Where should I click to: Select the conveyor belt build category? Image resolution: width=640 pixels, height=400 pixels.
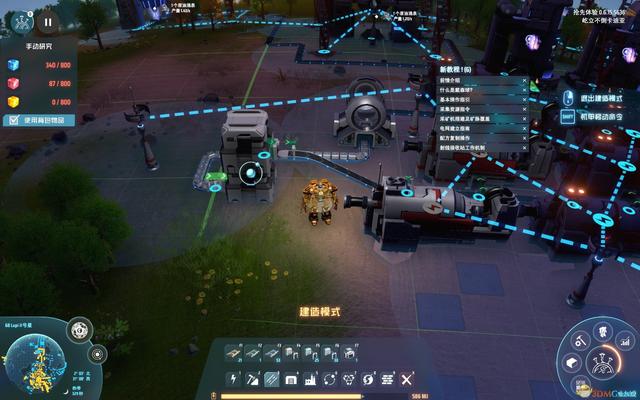271,380
